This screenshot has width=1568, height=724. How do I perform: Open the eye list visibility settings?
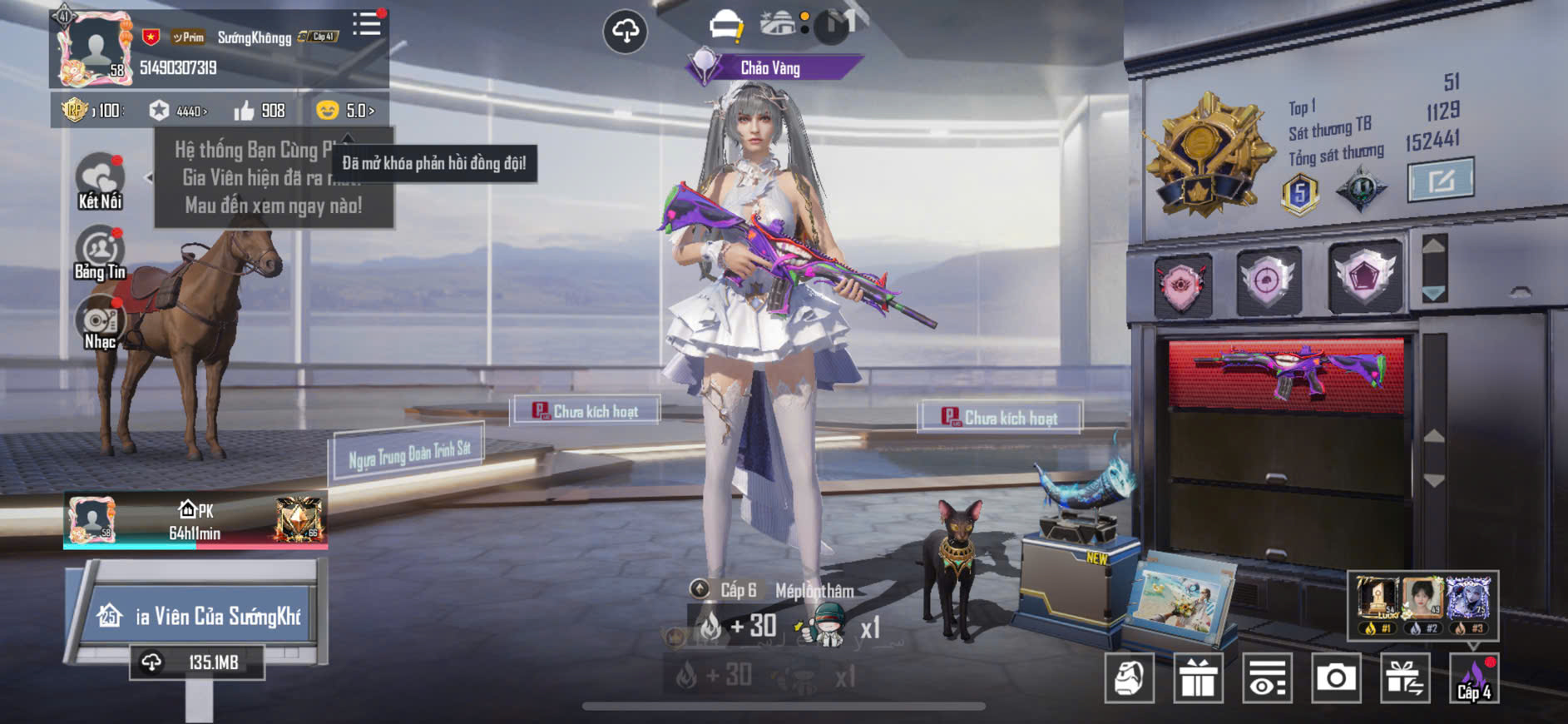tap(1267, 678)
